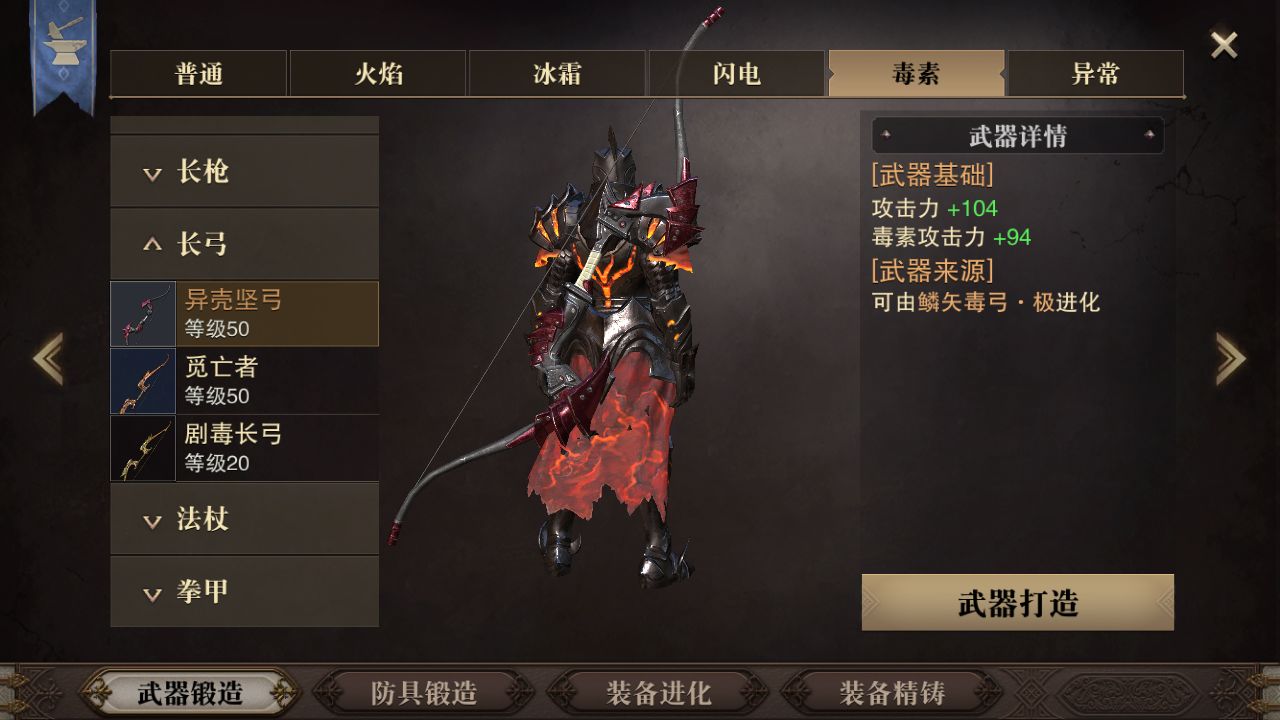Pick the 剧毒长弓 level 20 bow

[x=244, y=448]
